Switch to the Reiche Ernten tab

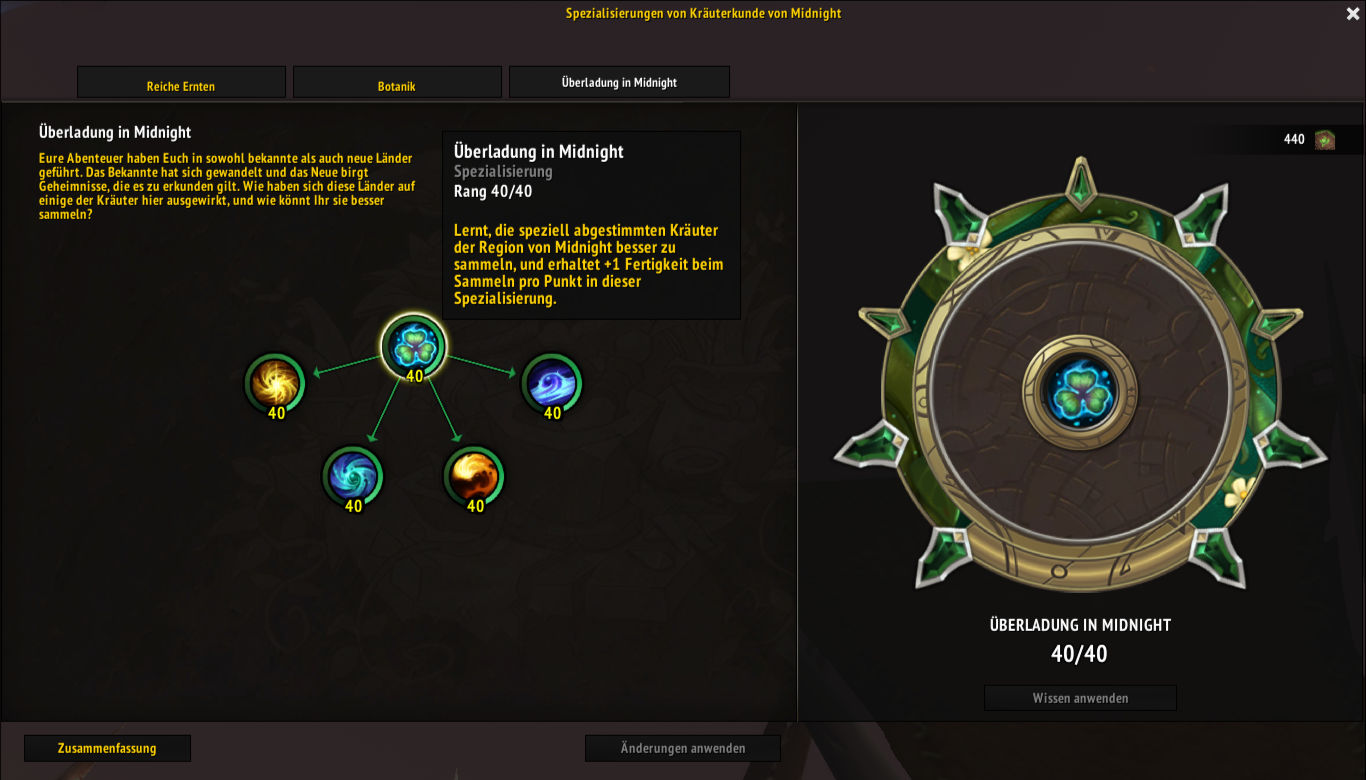coord(181,86)
